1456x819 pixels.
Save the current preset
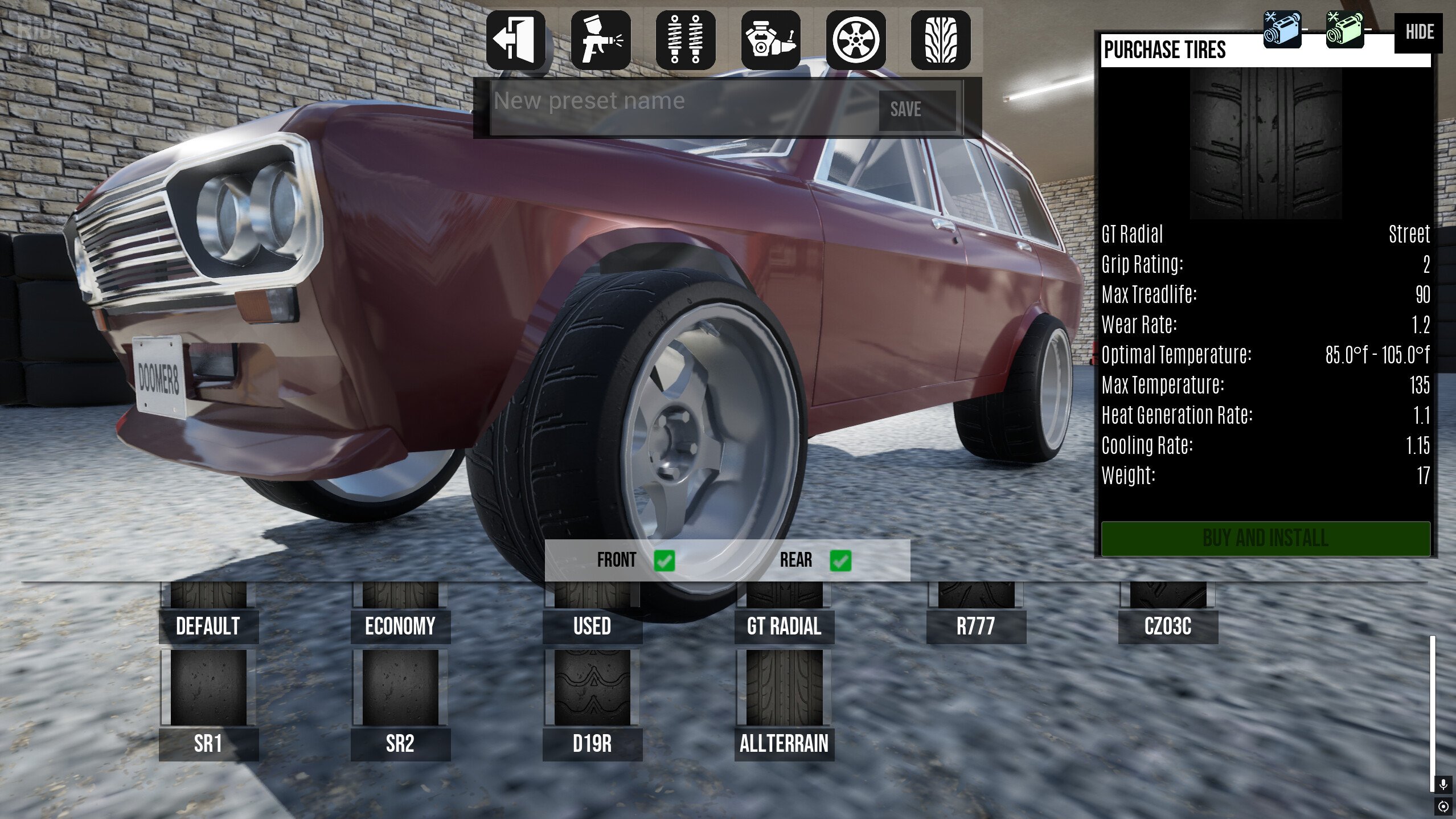pos(917,109)
